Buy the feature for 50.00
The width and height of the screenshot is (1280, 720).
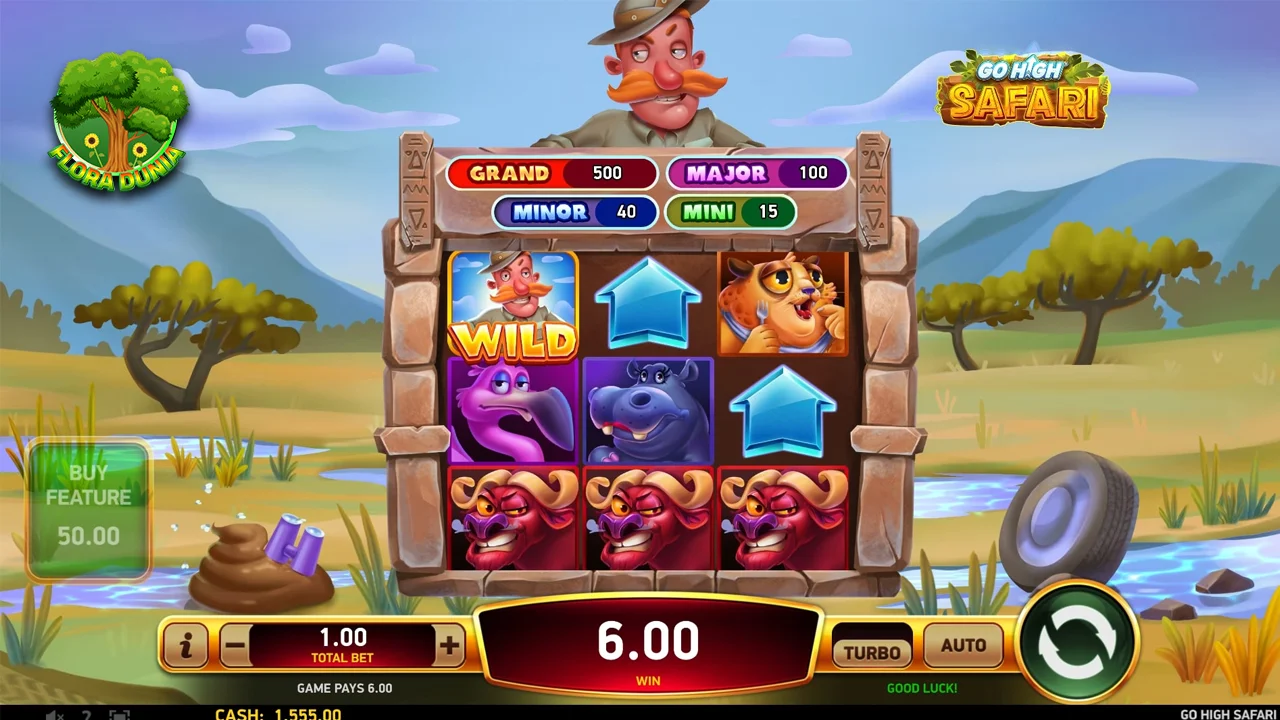click(x=89, y=509)
